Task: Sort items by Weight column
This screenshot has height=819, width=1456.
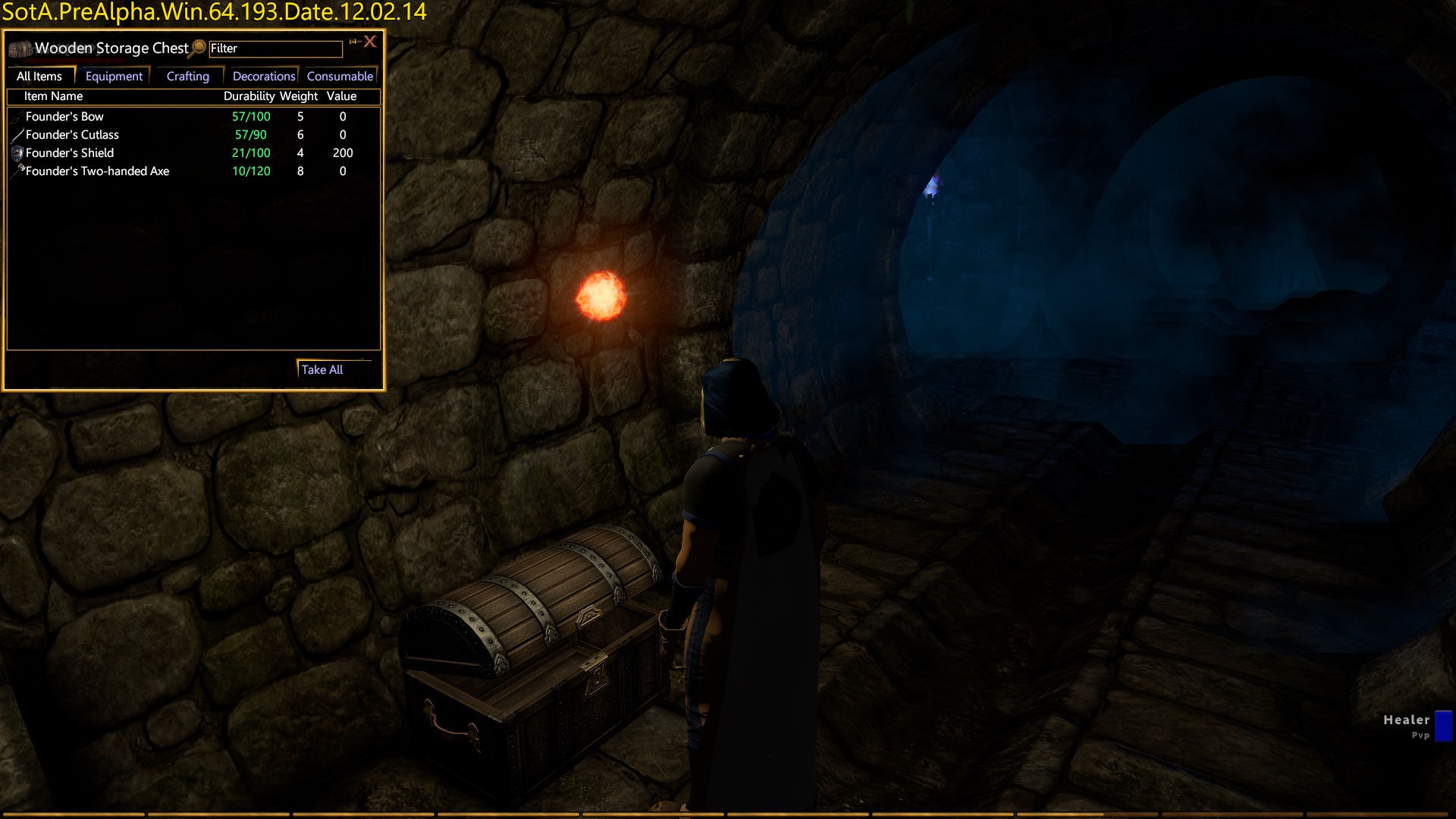Action: click(x=299, y=96)
